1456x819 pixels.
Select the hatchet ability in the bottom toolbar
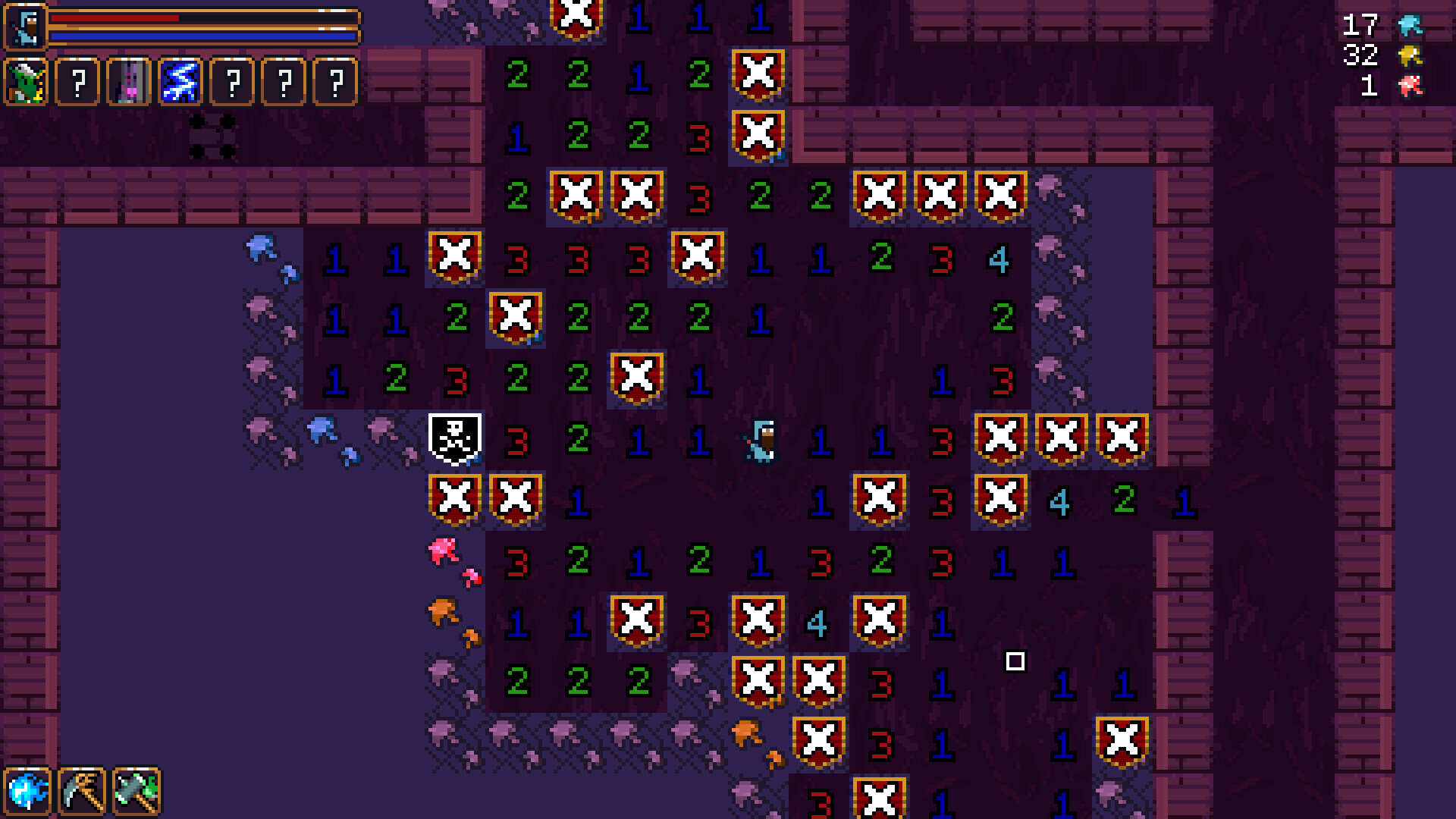(138, 792)
